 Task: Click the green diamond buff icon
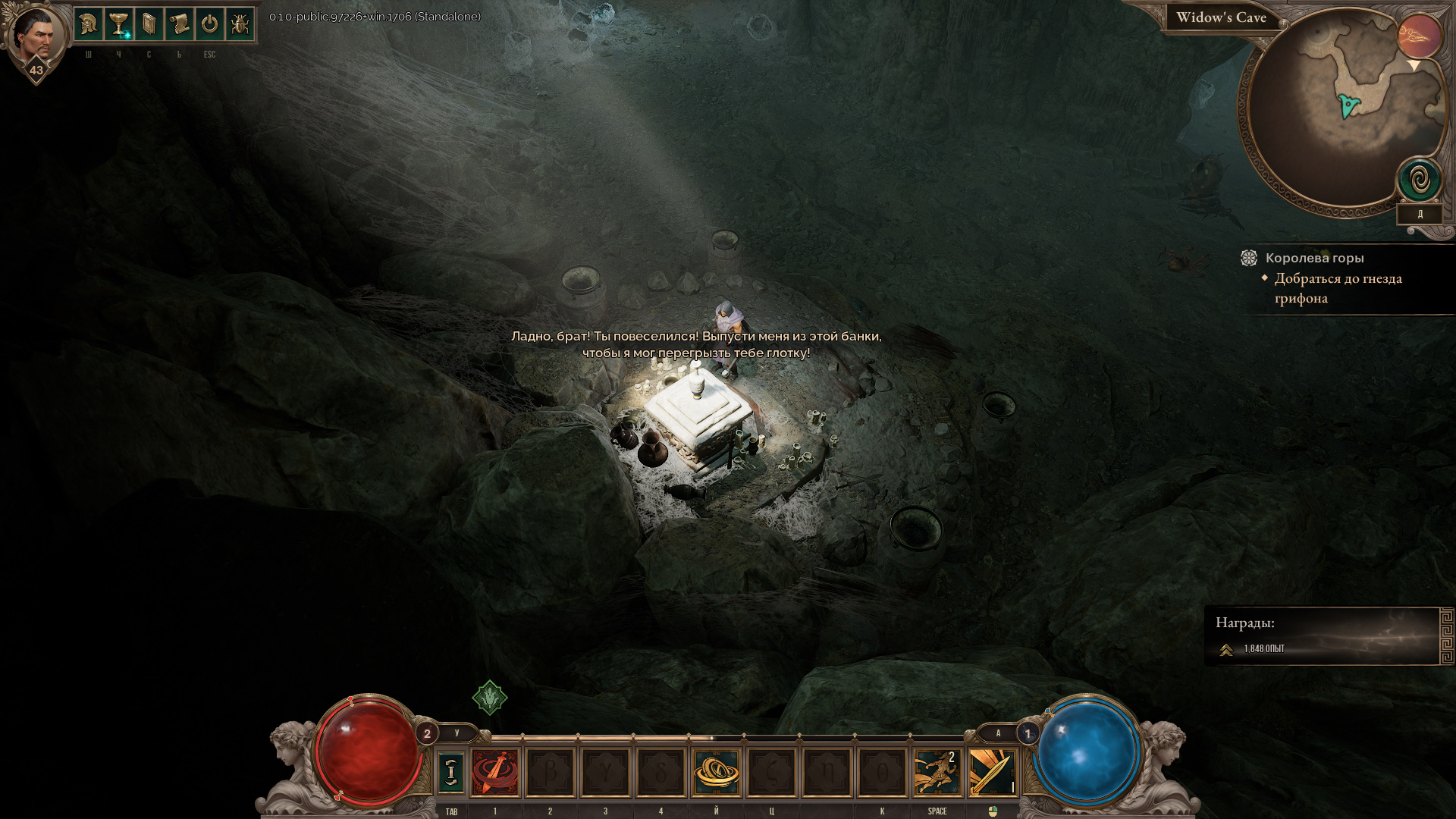[x=490, y=697]
